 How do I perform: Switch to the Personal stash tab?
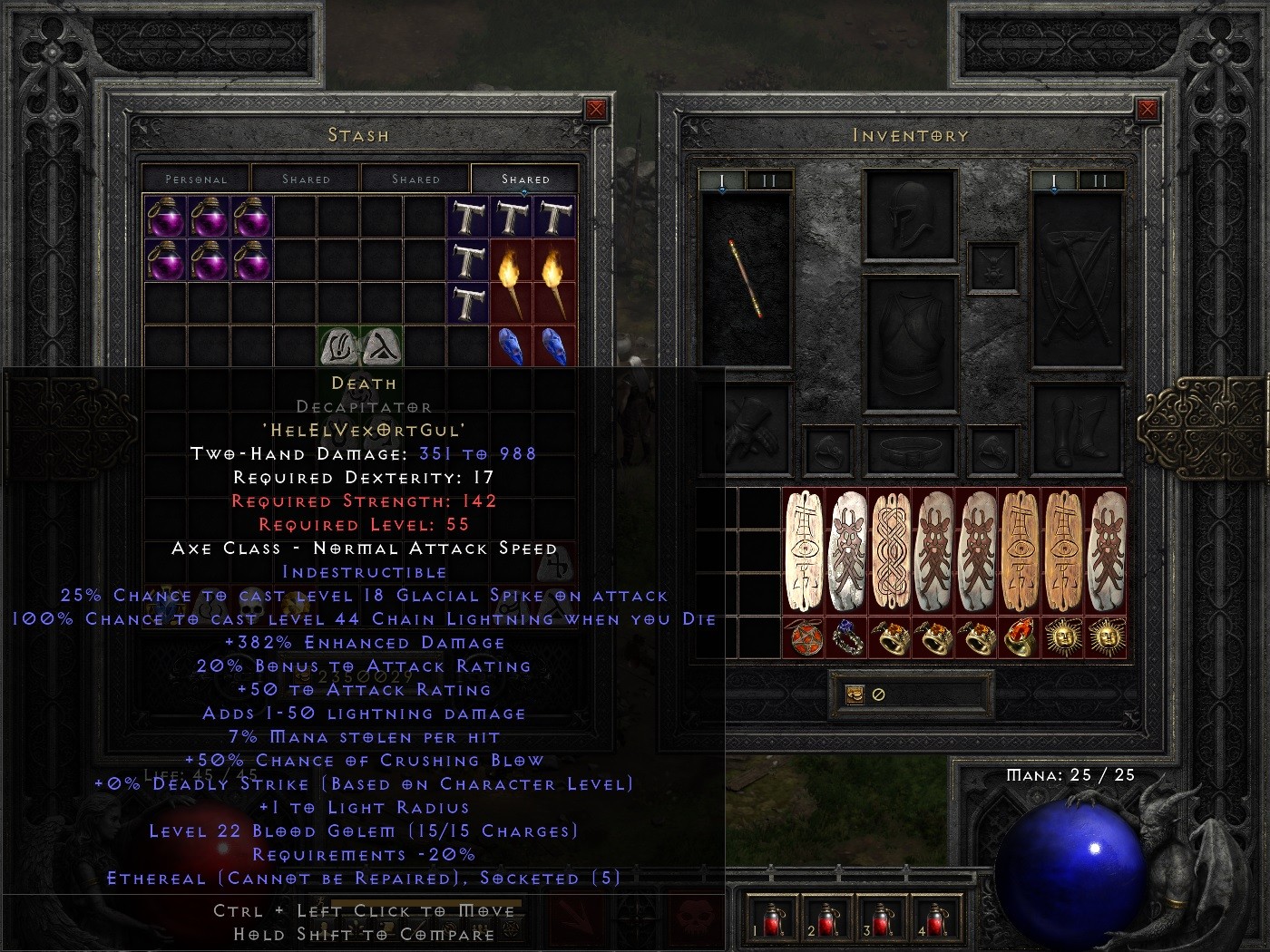click(197, 179)
